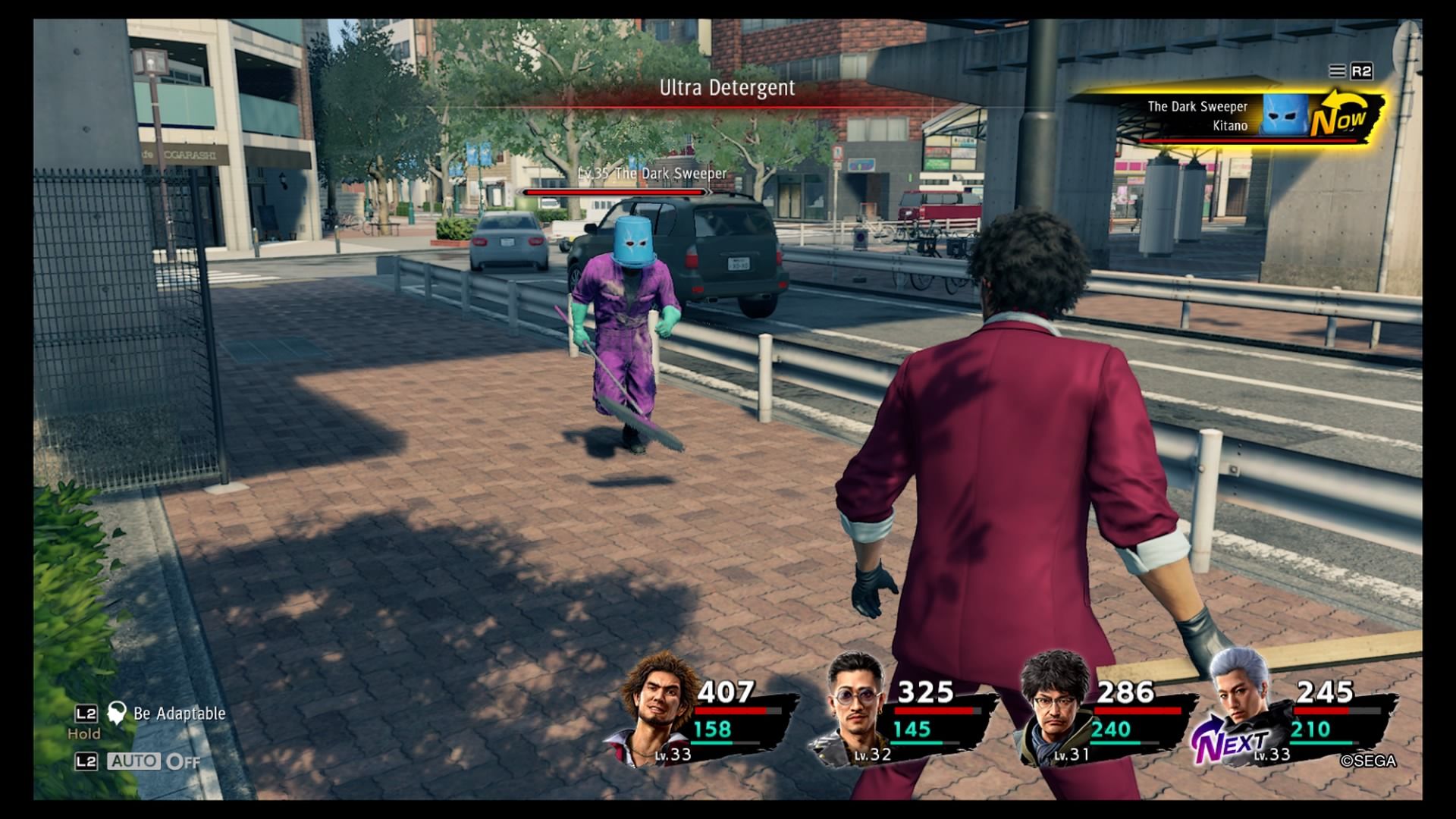Target the Lv.35 The Dark Sweeper nameplate
Image resolution: width=1456 pixels, height=819 pixels.
click(652, 174)
